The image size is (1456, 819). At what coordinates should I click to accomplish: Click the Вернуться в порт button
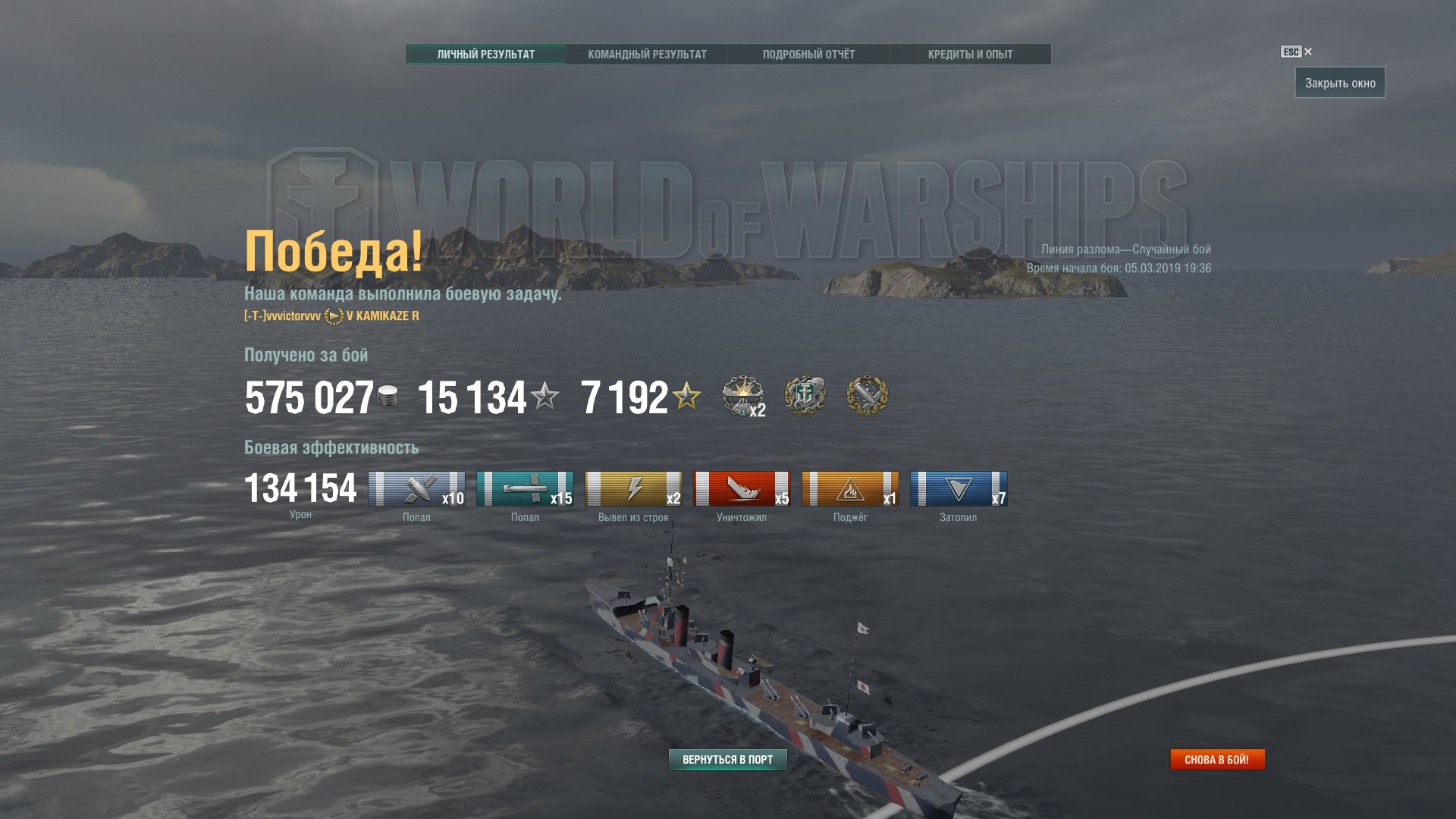(x=727, y=760)
